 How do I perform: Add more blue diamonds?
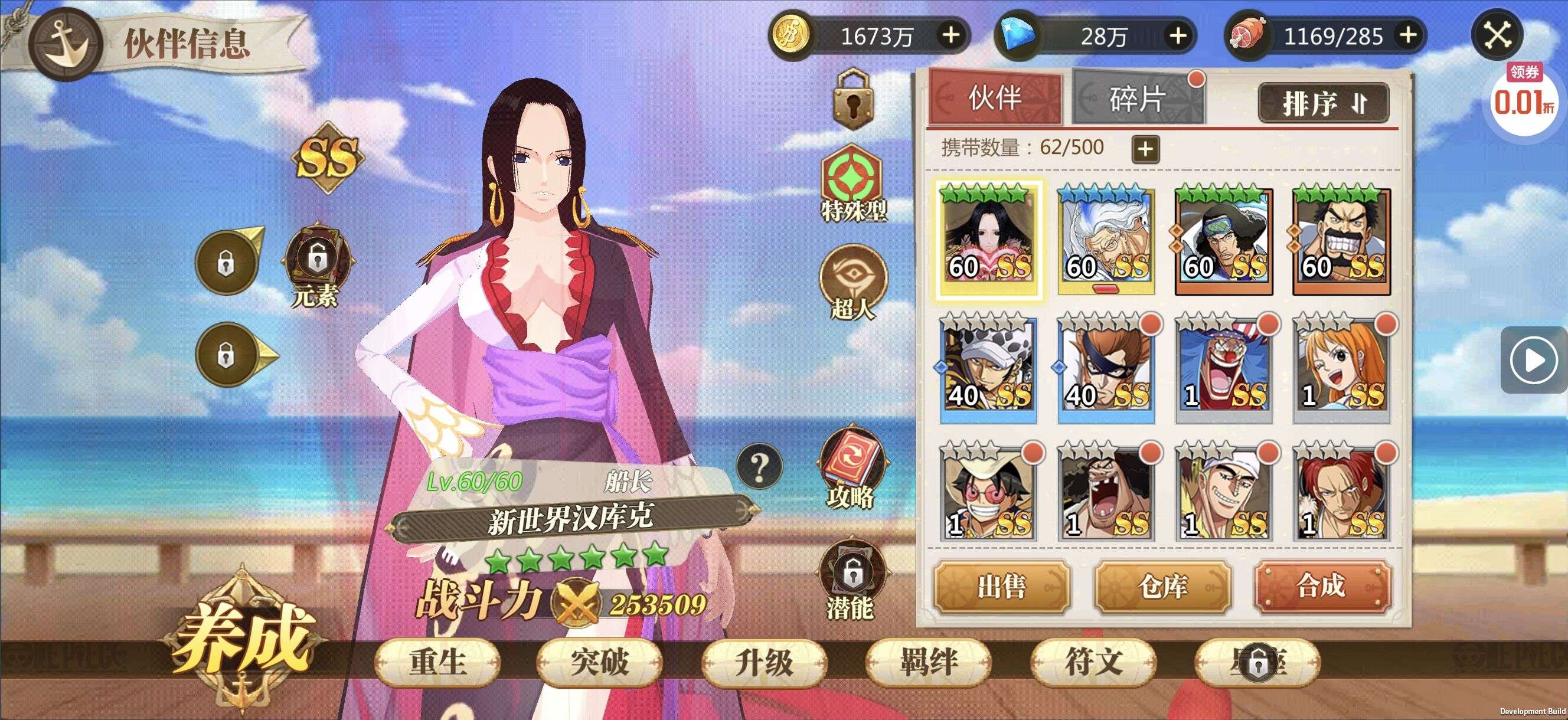(1178, 35)
